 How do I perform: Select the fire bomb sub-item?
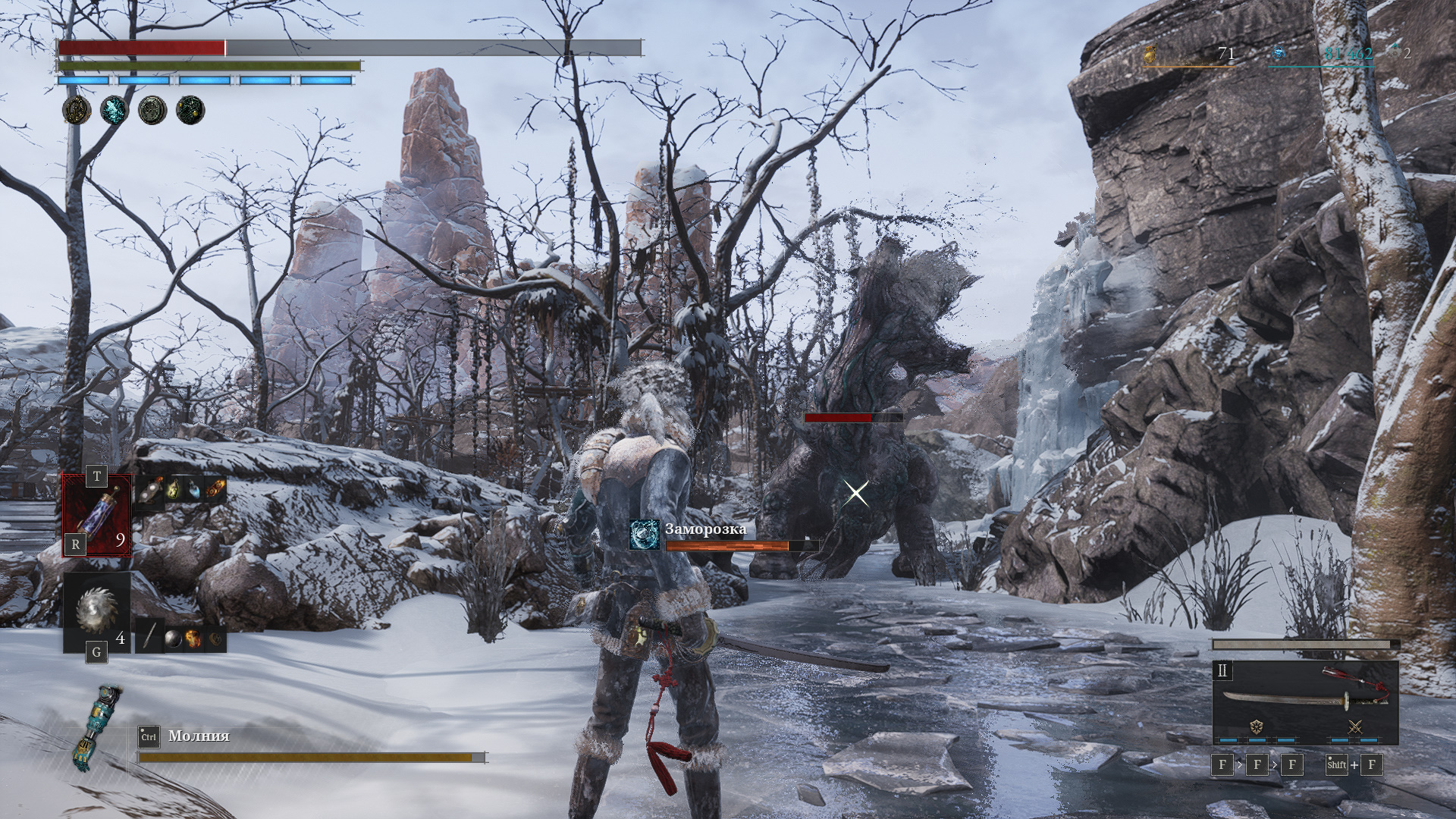coord(194,638)
